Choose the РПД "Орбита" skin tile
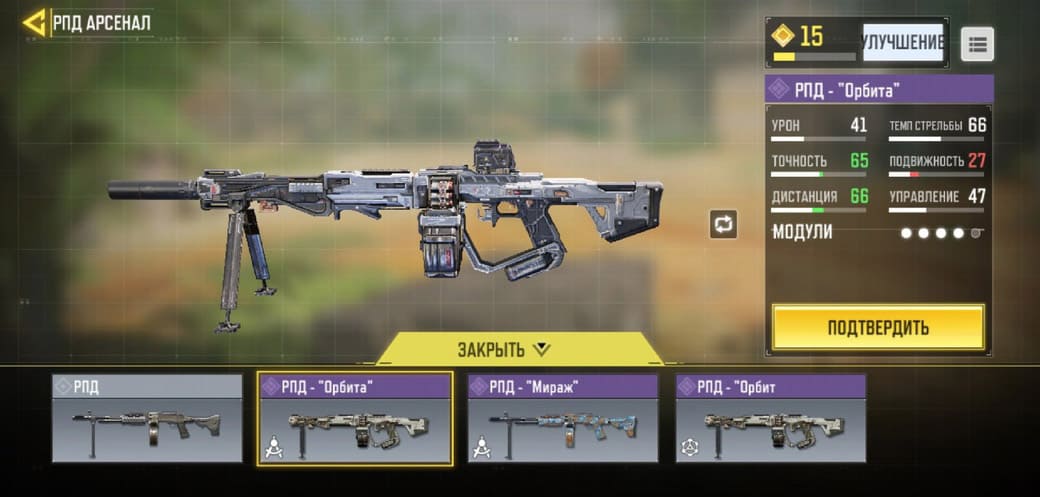The width and height of the screenshot is (1040, 497). click(x=355, y=419)
